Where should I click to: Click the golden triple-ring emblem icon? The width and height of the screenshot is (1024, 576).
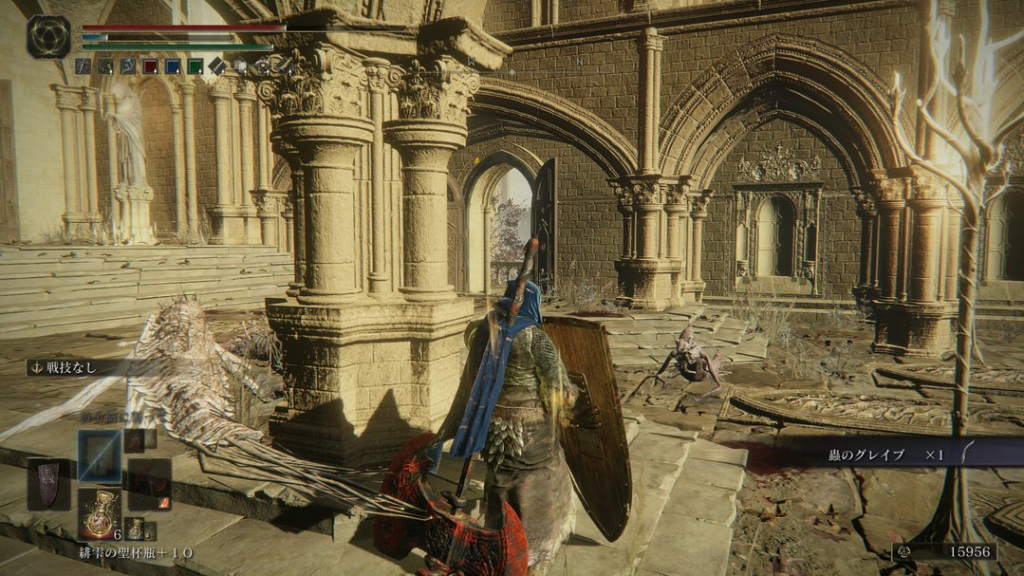[48, 37]
